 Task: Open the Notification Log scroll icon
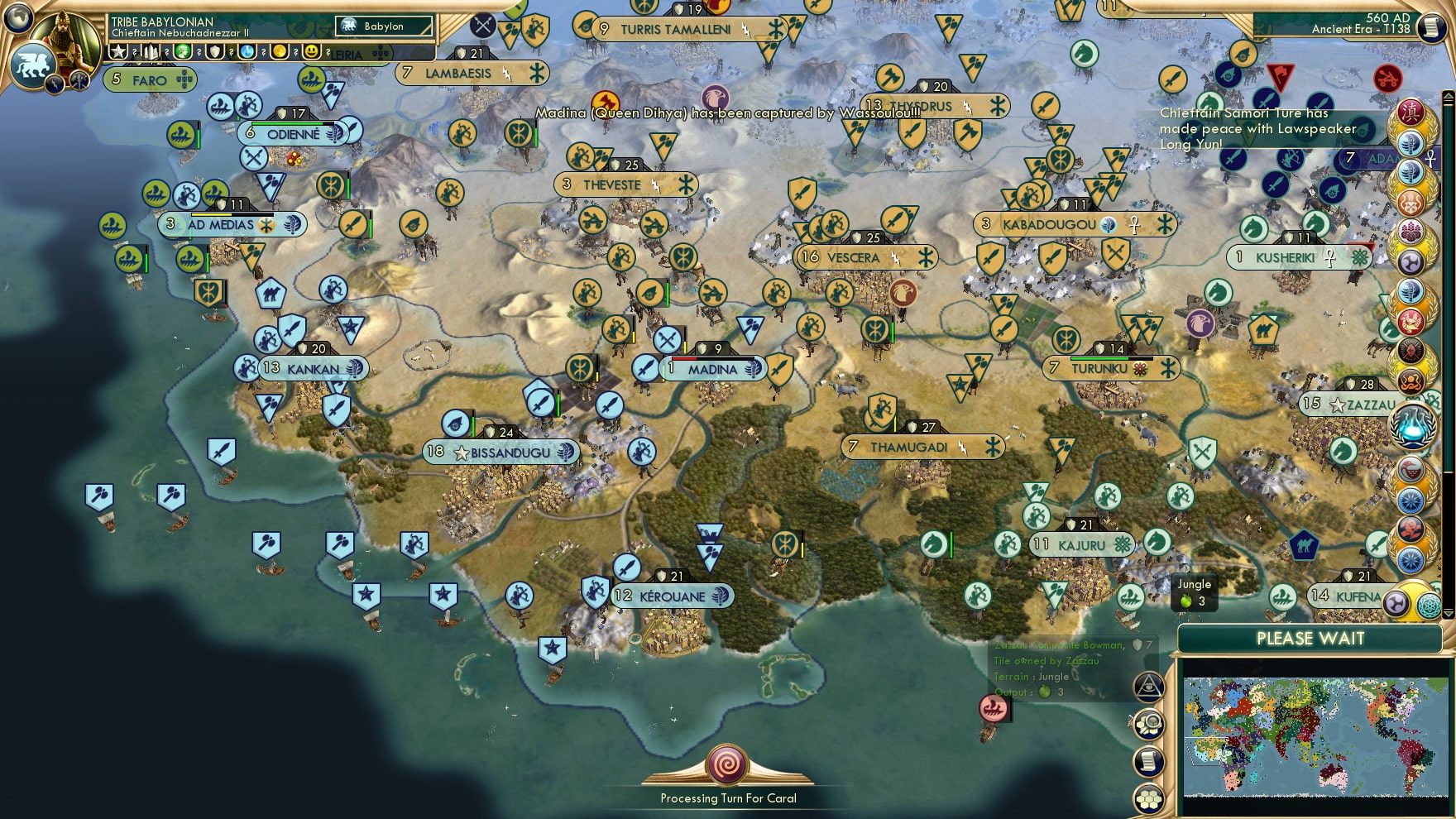[x=1150, y=760]
